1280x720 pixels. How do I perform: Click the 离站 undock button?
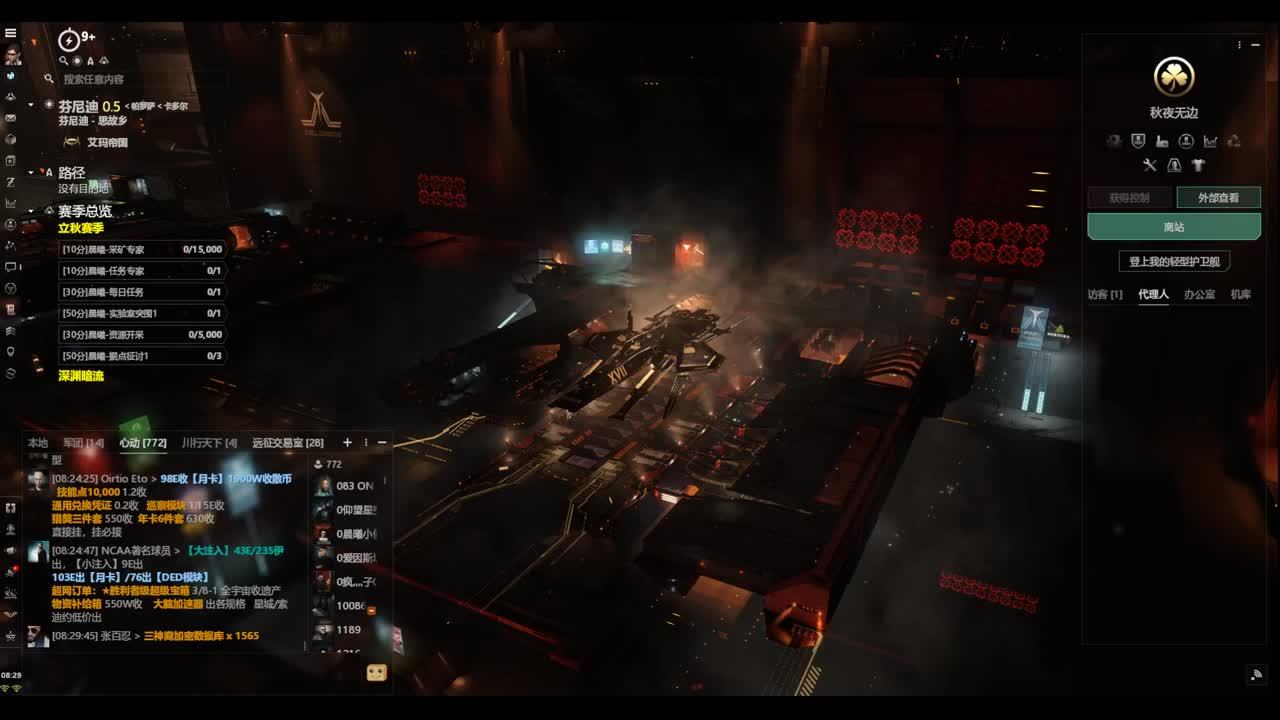click(1173, 227)
